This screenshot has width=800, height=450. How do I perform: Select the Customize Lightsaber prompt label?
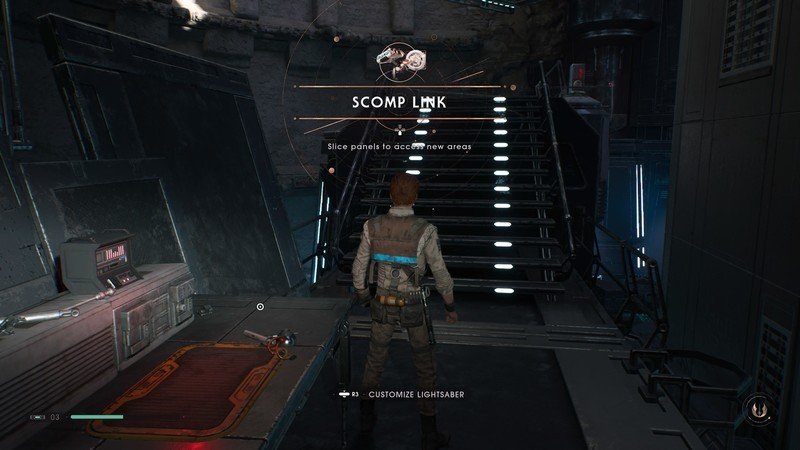(x=415, y=394)
